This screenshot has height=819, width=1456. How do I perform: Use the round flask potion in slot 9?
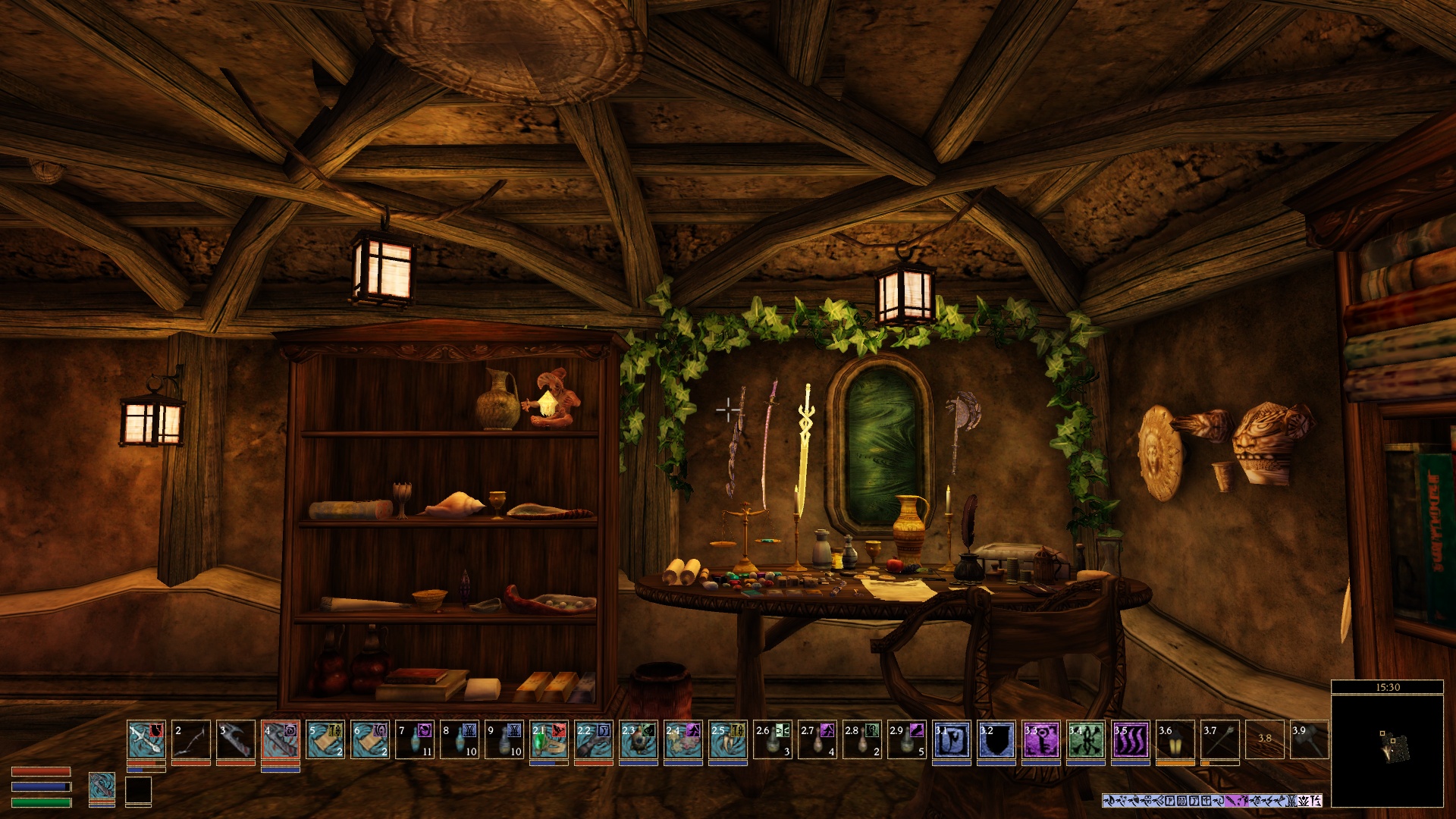pos(504,739)
